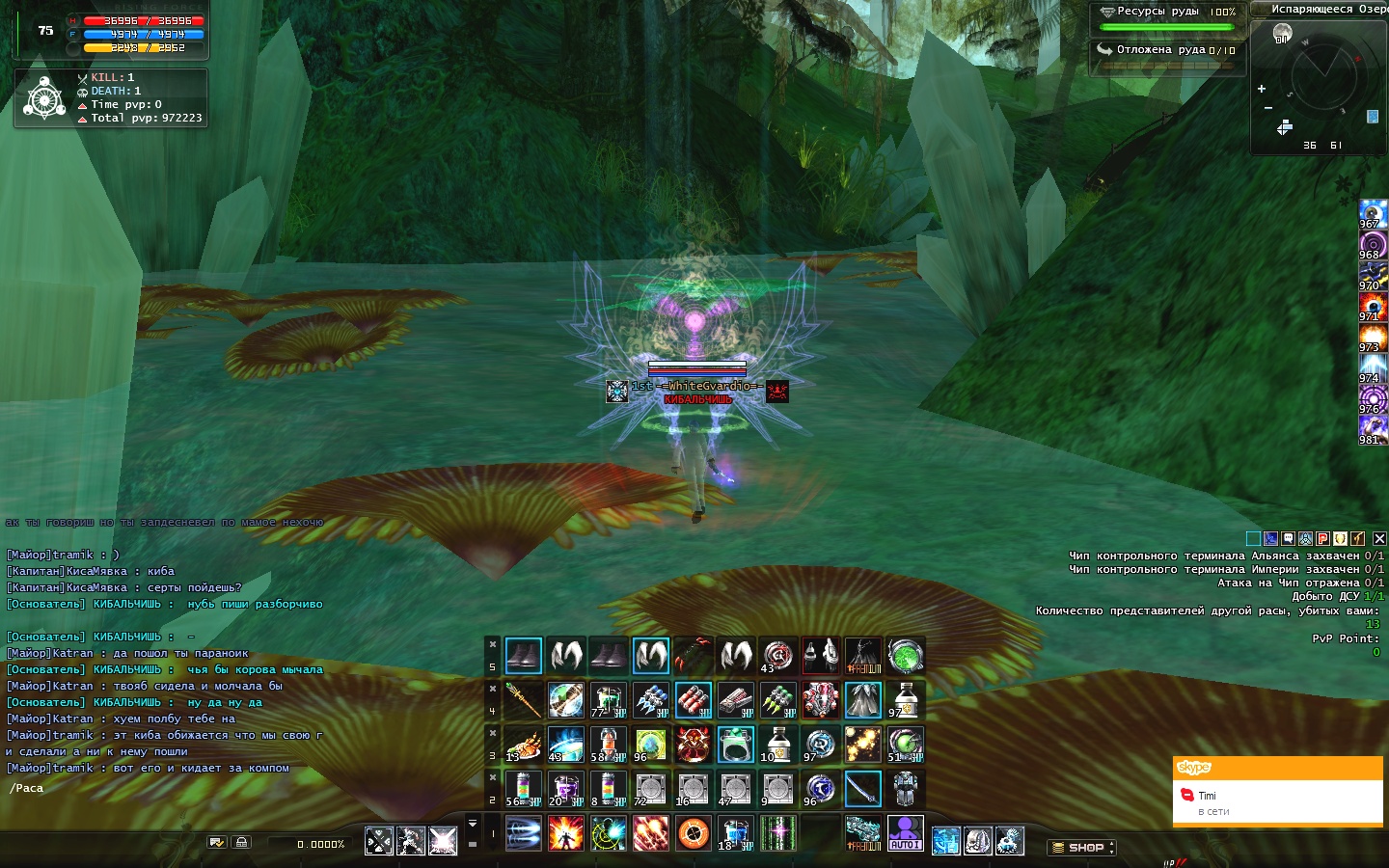Zoom in the minimap with plus button
1389x868 pixels.
[1262, 89]
